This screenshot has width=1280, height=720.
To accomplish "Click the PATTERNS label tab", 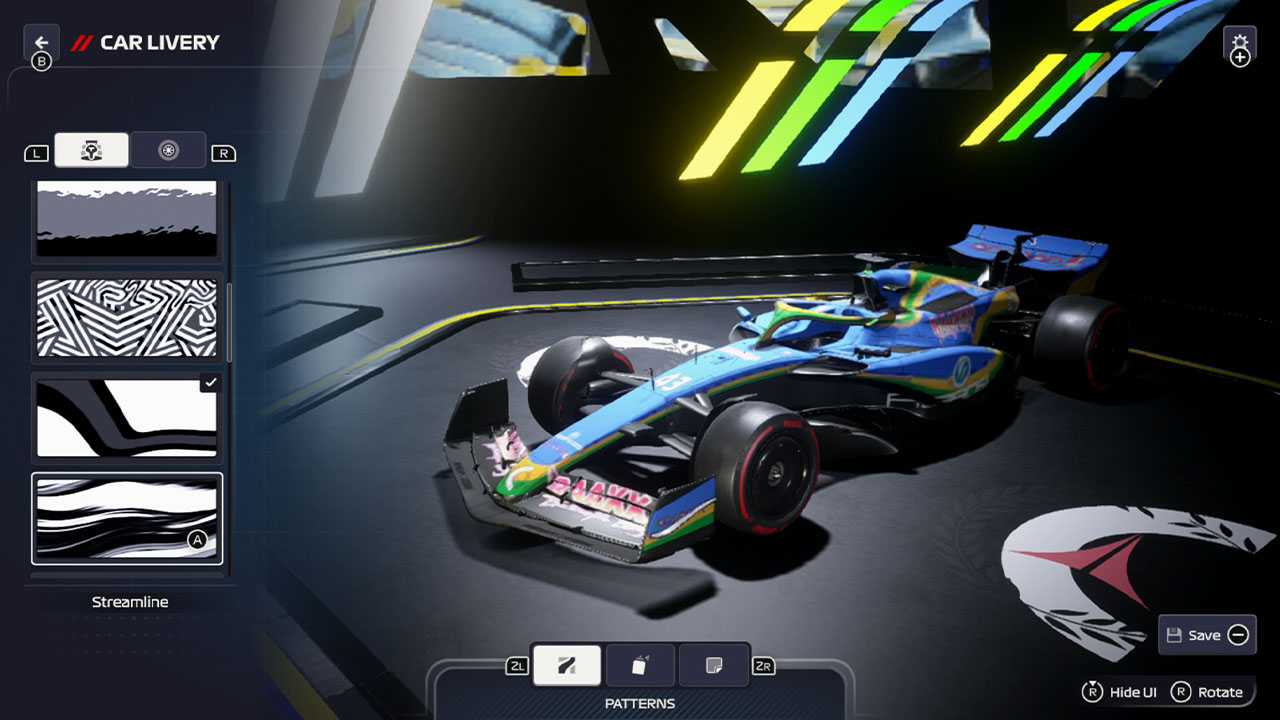I will coord(640,703).
